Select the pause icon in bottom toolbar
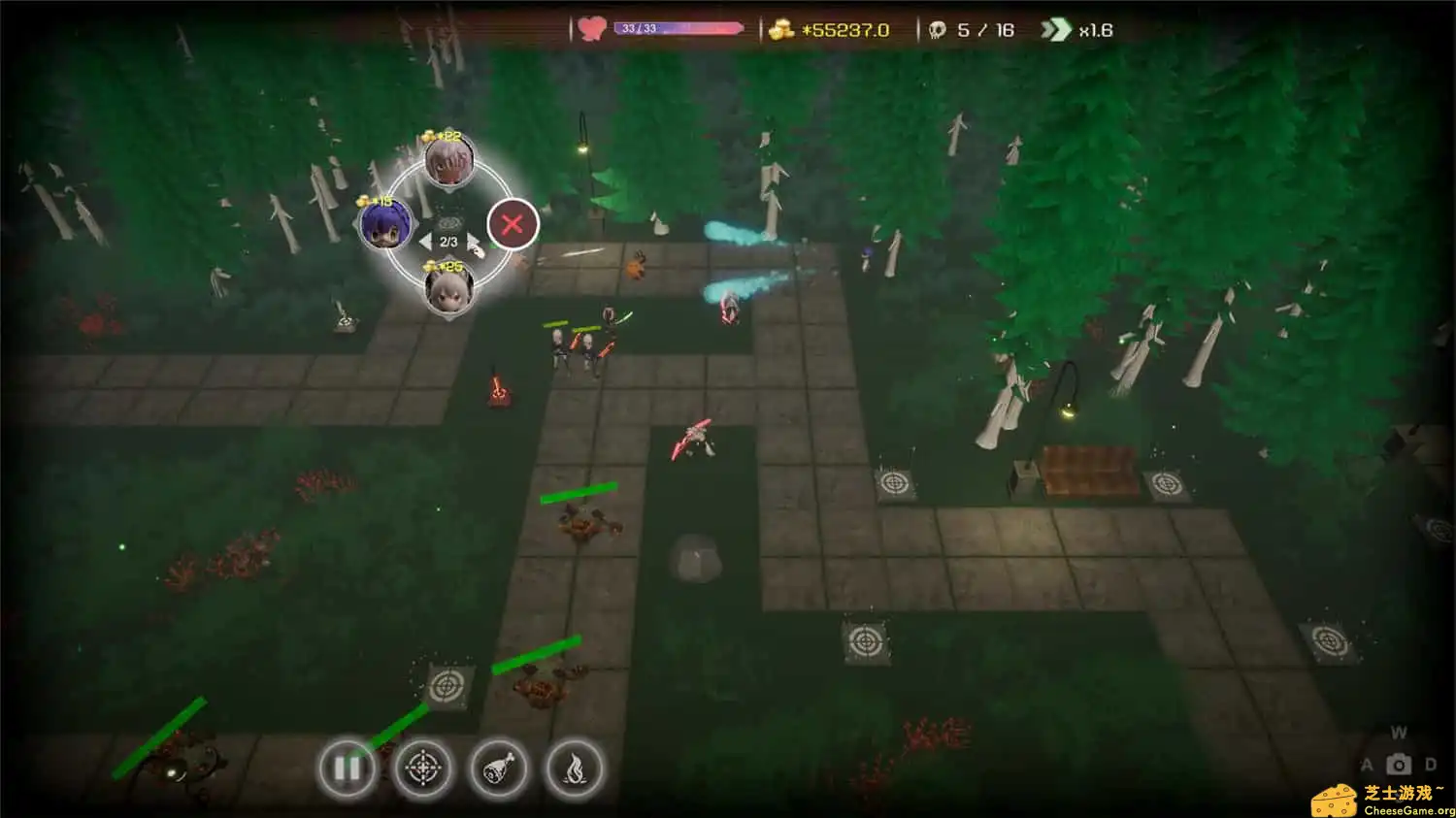Viewport: 1456px width, 818px height. click(x=347, y=768)
